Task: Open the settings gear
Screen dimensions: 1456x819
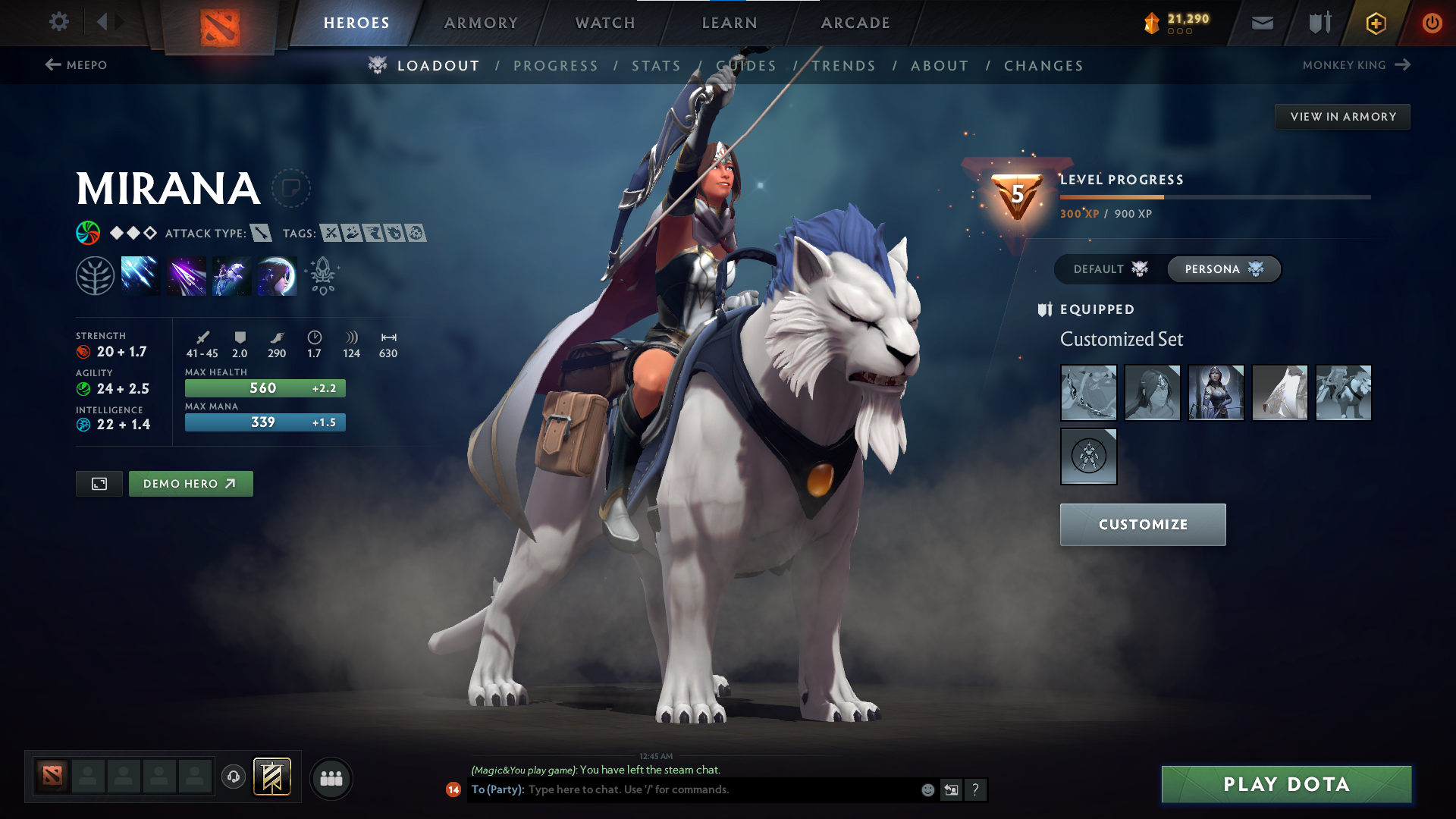Action: point(59,22)
